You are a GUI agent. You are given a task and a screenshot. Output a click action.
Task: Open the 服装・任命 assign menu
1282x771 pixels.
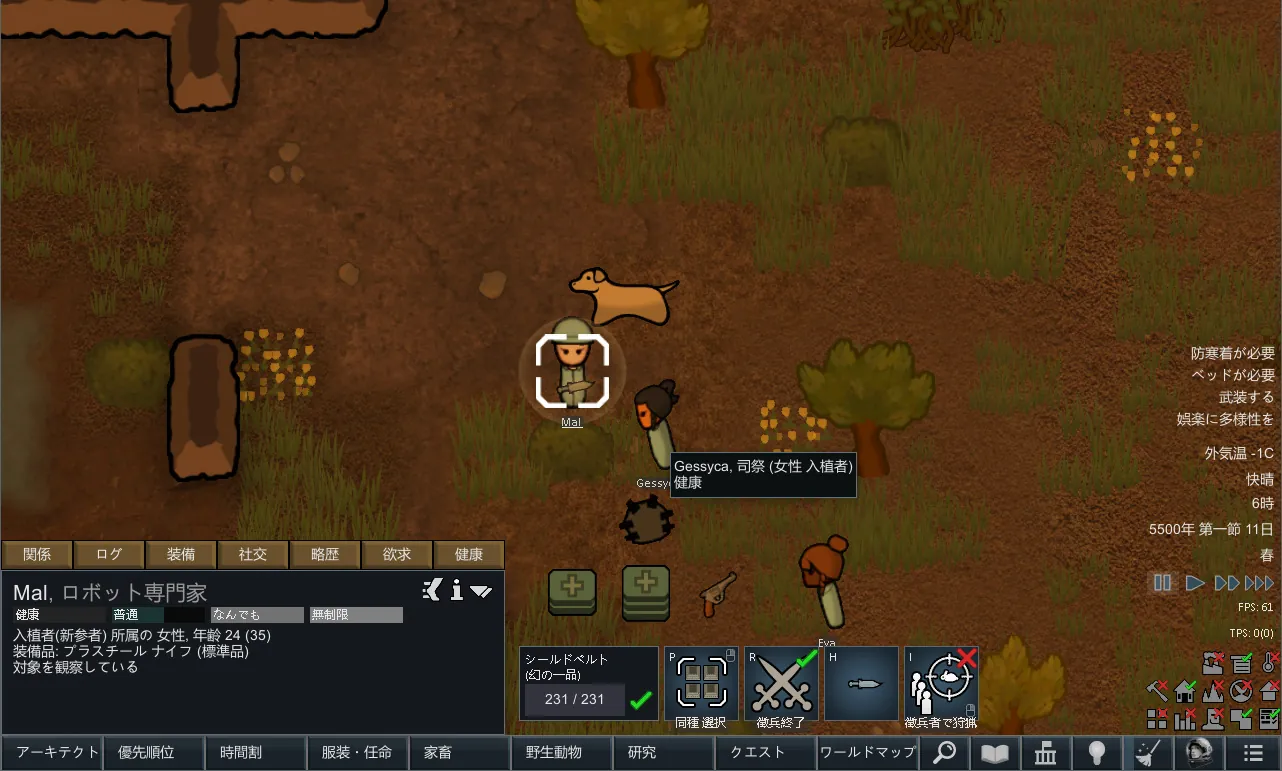[x=357, y=752]
